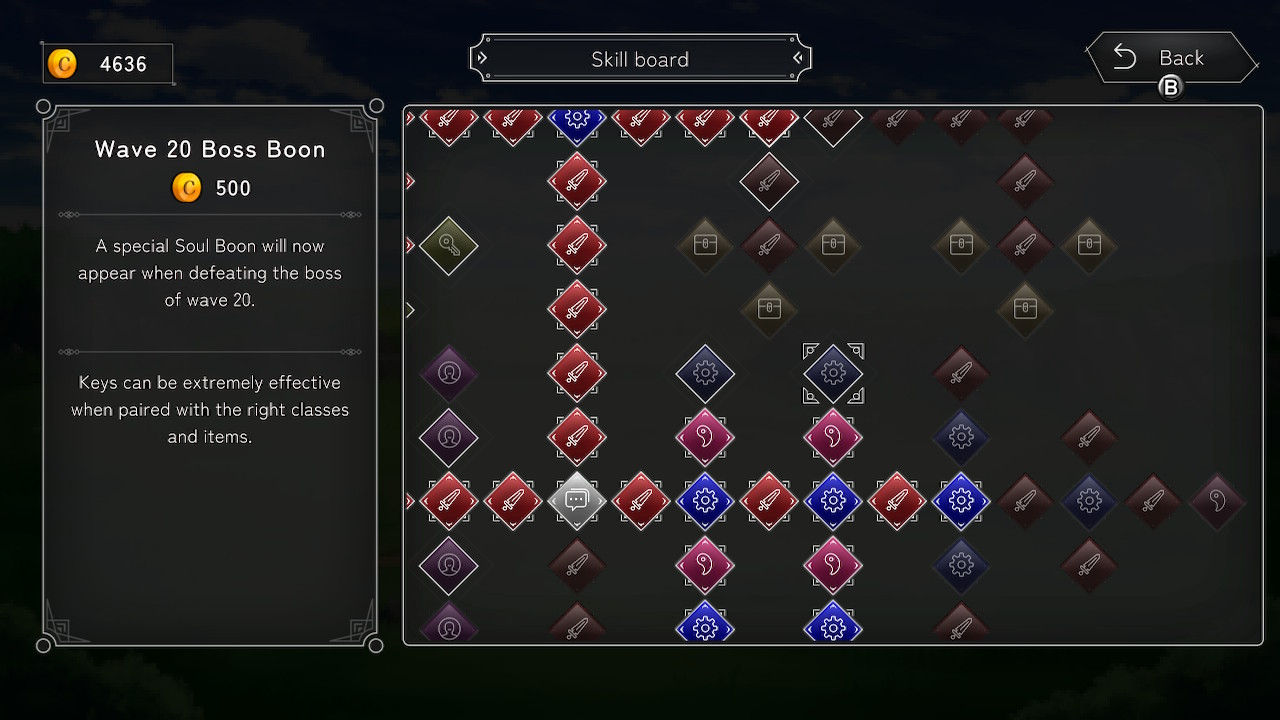
Task: Select the pink magatama skill node
Action: pyautogui.click(x=705, y=437)
